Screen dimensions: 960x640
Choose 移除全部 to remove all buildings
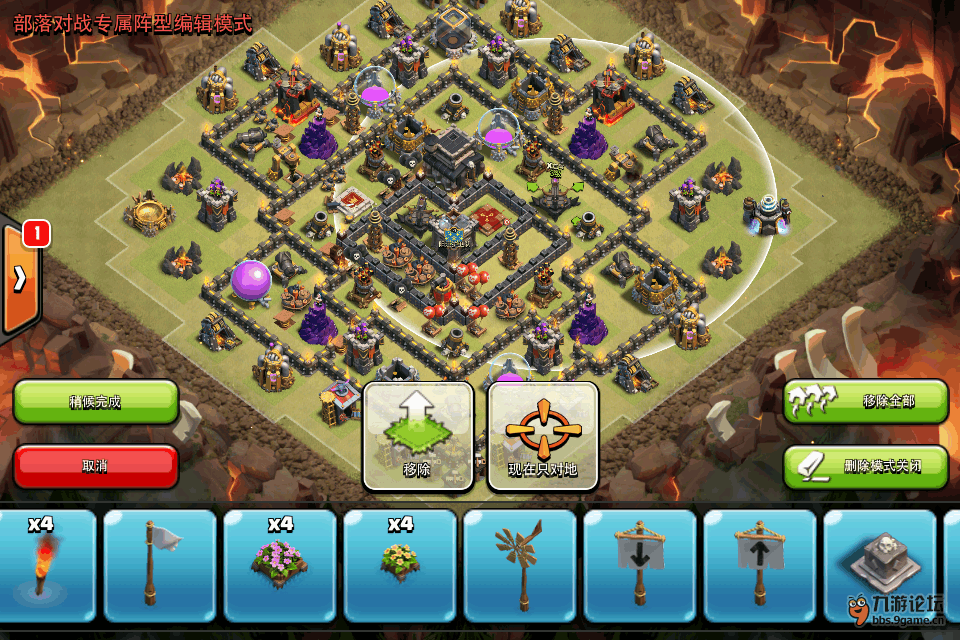[865, 401]
